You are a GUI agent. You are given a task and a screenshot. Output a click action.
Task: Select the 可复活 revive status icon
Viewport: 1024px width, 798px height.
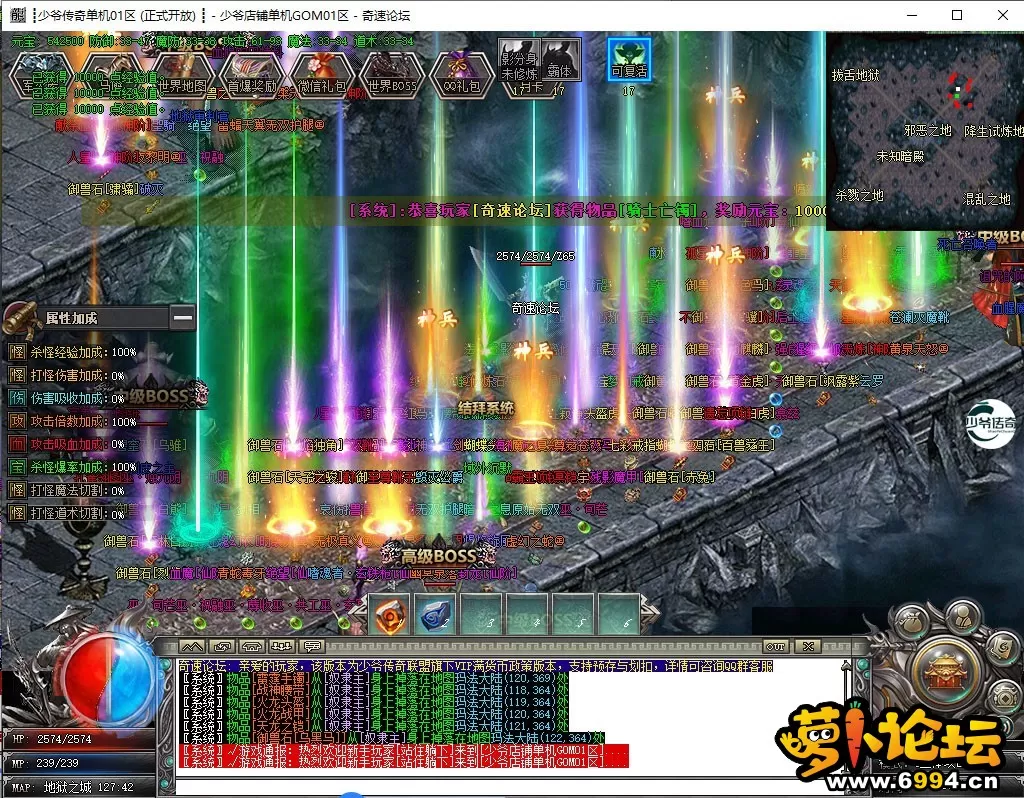pyautogui.click(x=630, y=60)
